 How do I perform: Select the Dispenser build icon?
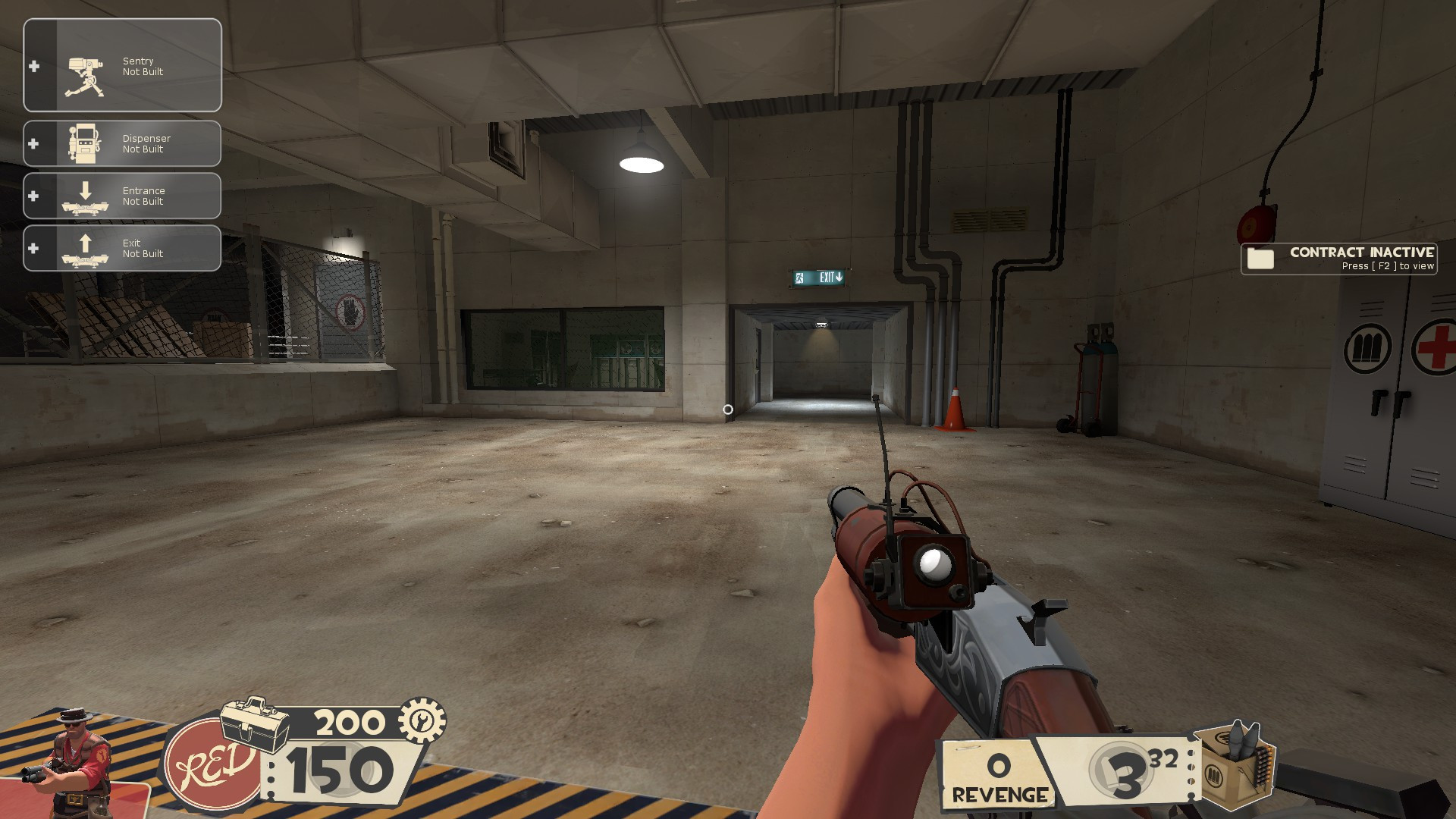[86, 143]
